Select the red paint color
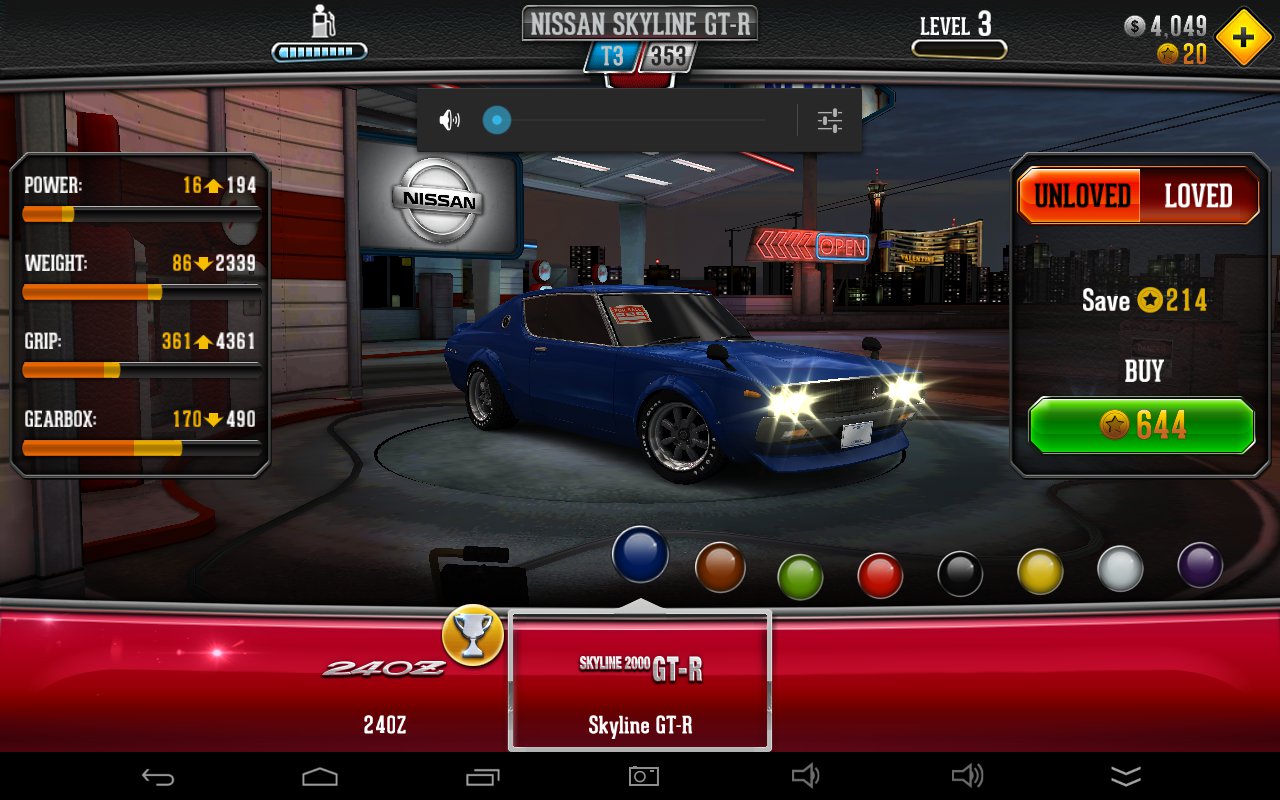 tap(880, 576)
